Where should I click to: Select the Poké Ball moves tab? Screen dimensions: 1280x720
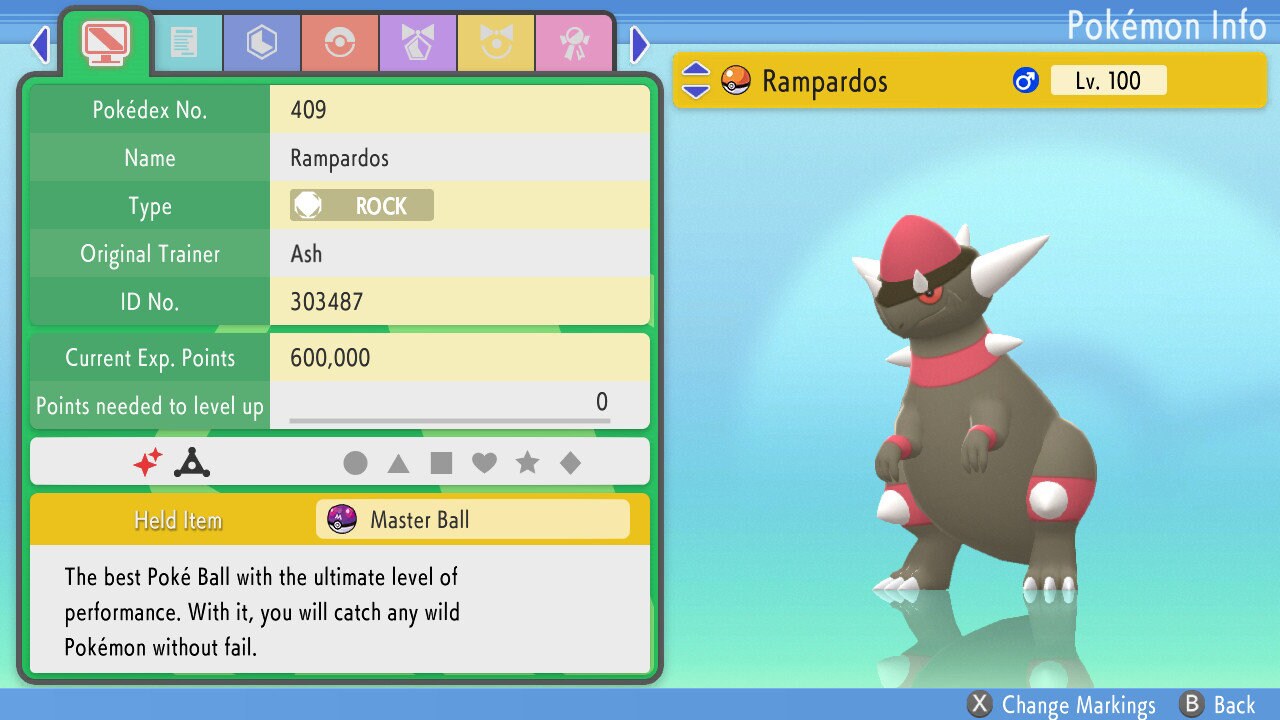click(340, 42)
